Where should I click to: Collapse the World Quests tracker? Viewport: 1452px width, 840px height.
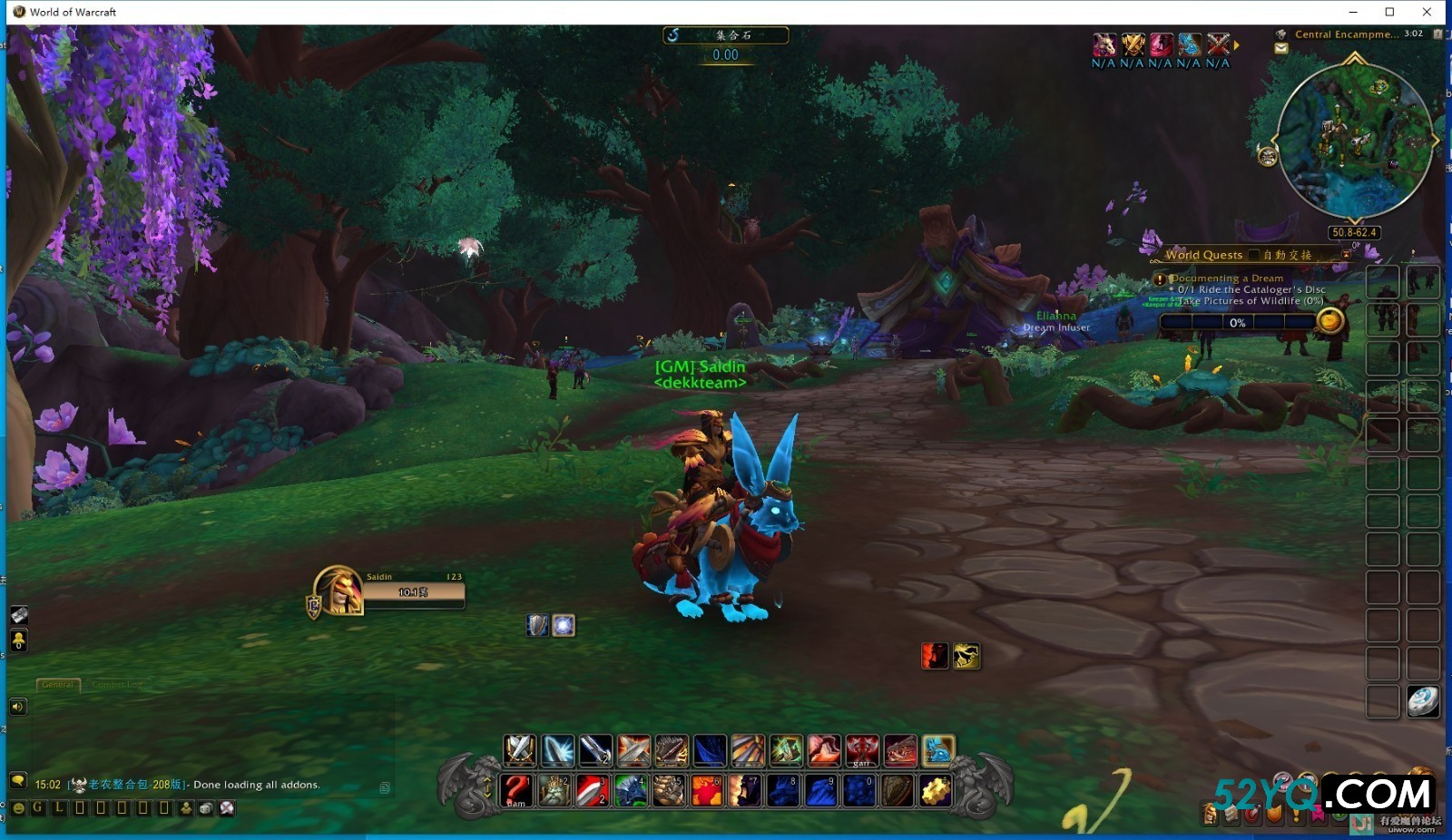tap(1347, 255)
